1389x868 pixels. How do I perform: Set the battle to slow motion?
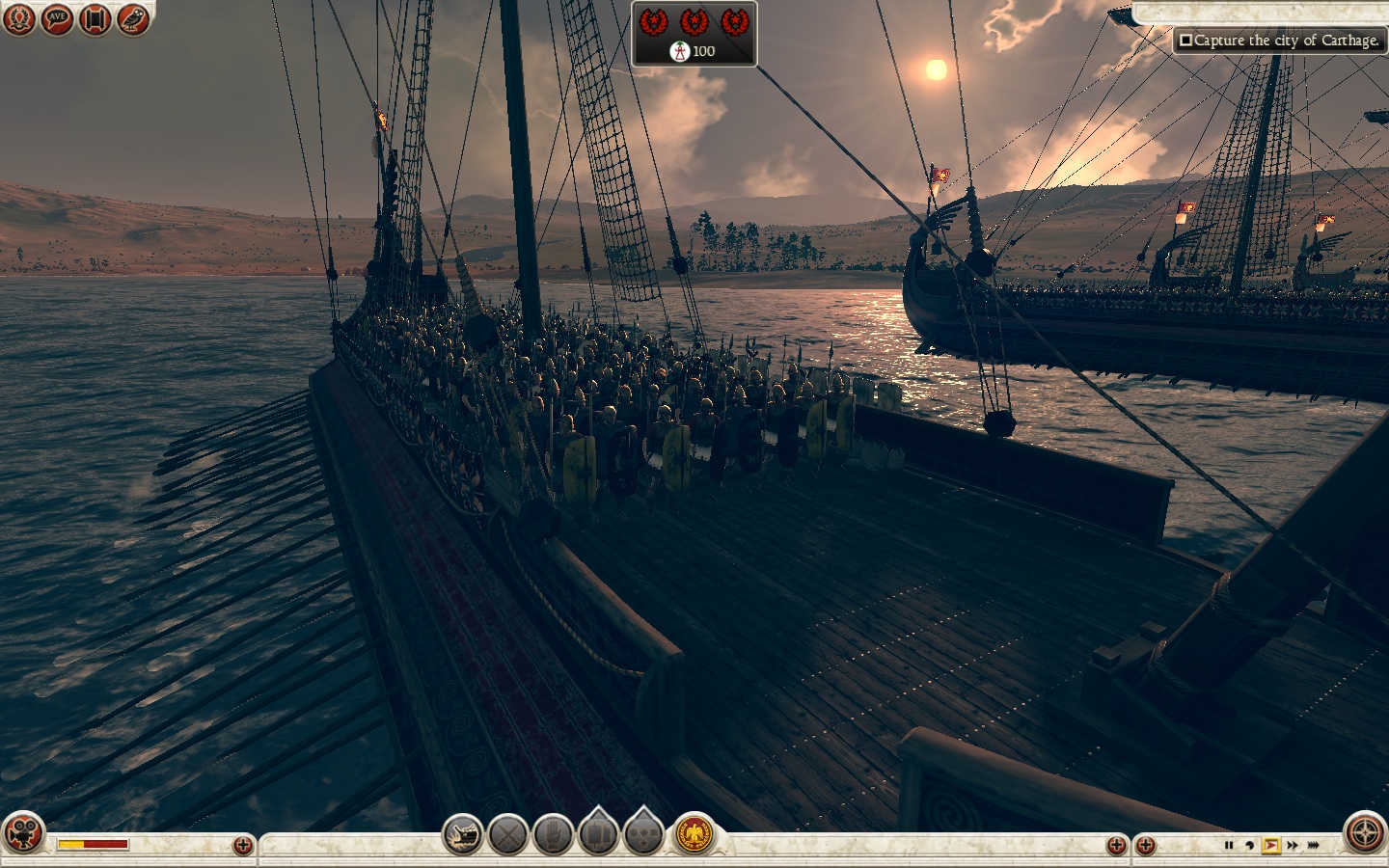coord(1249,846)
